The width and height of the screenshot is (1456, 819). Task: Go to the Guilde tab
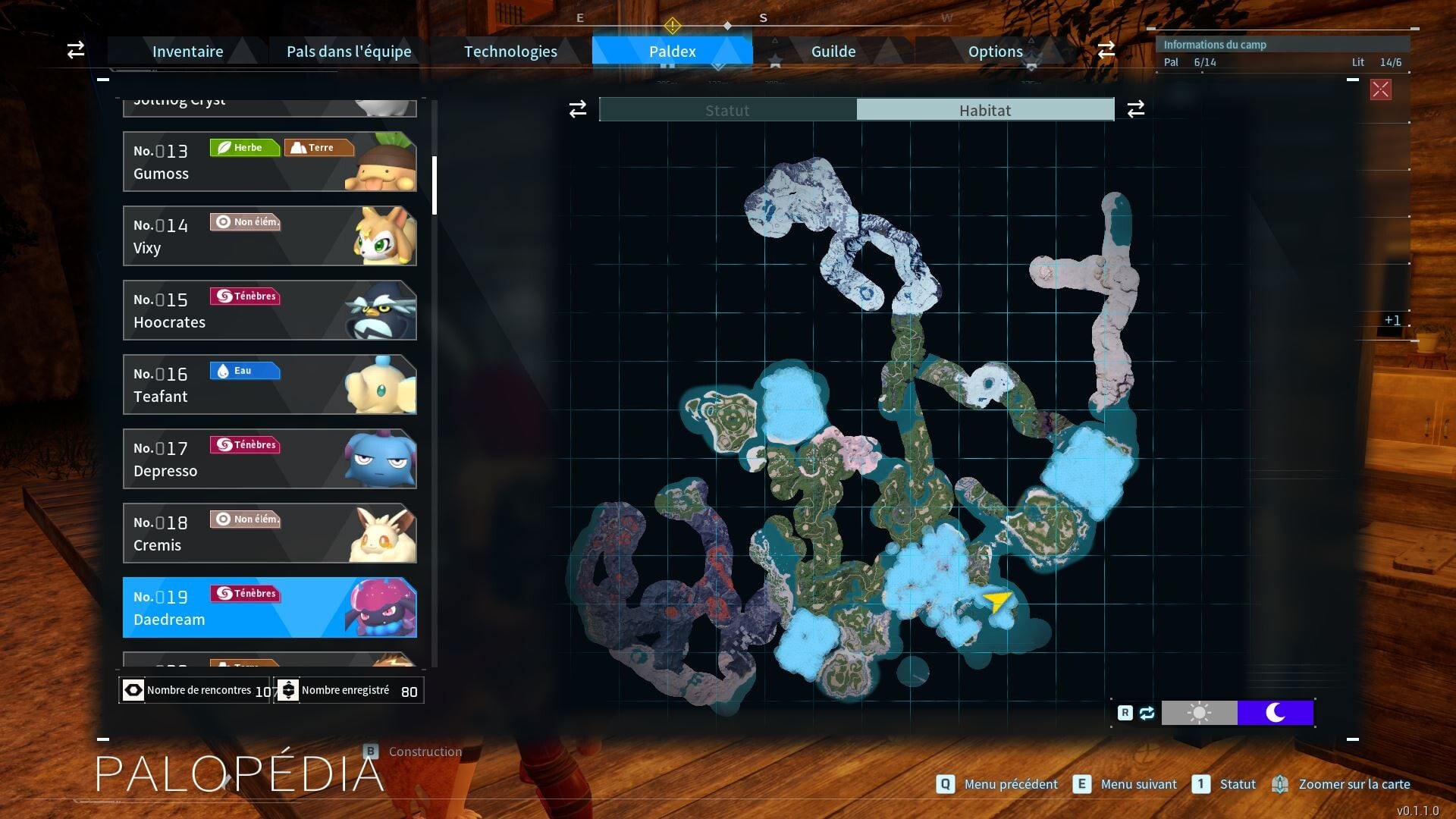pos(833,52)
